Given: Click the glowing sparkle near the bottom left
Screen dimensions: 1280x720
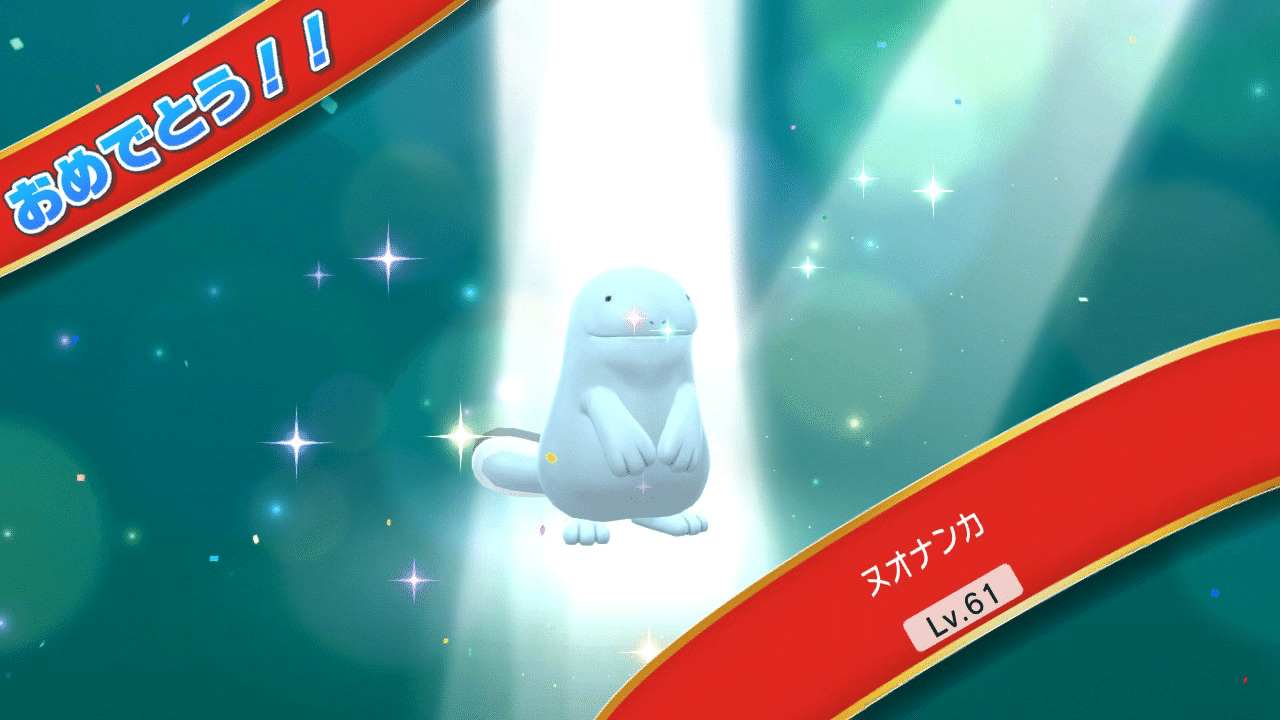Looking at the screenshot, I should [x=413, y=580].
